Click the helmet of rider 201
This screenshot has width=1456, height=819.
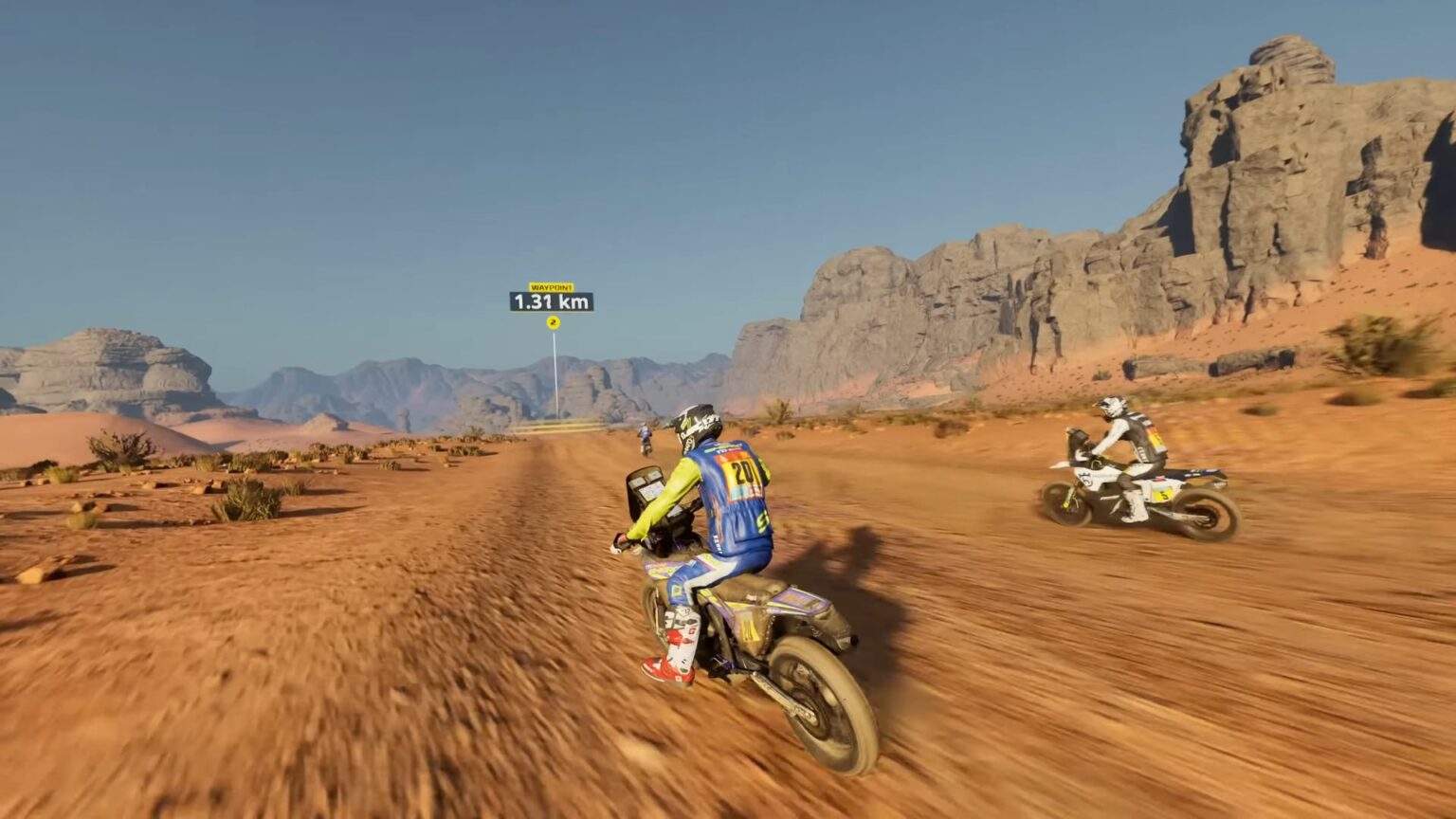(699, 422)
